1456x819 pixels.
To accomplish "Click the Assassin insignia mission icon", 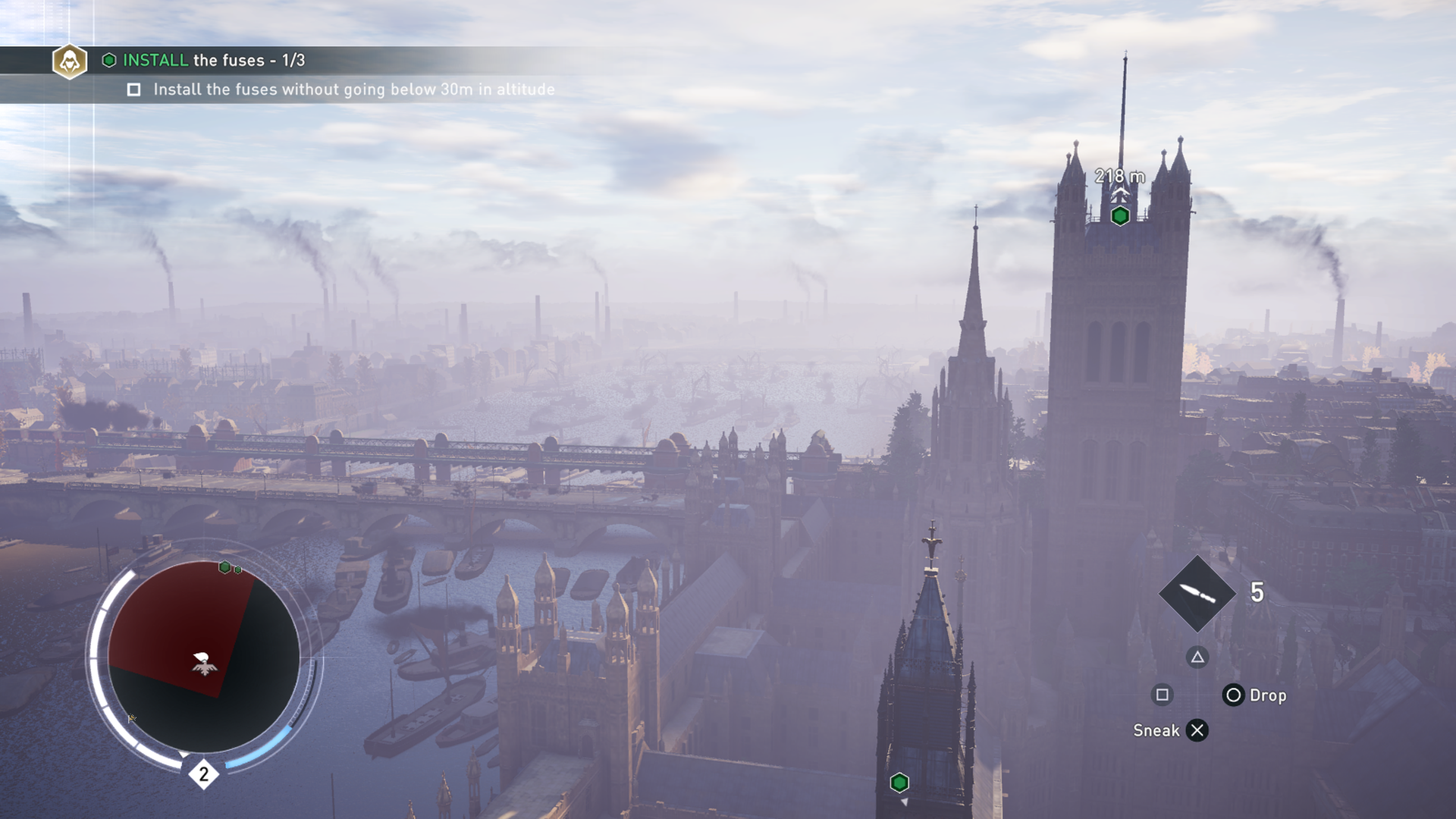I will coord(70,61).
